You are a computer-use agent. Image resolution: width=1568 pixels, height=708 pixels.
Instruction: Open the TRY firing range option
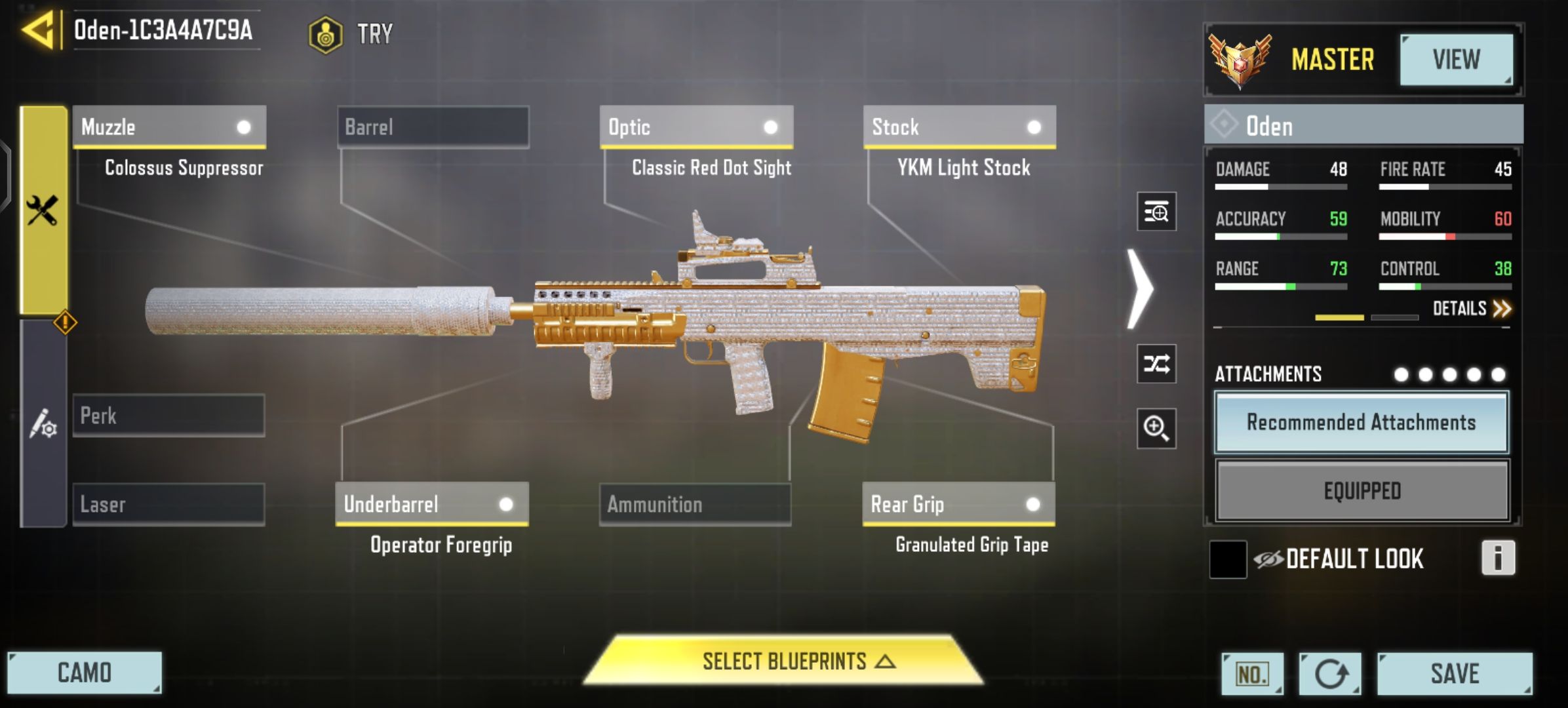tap(353, 34)
